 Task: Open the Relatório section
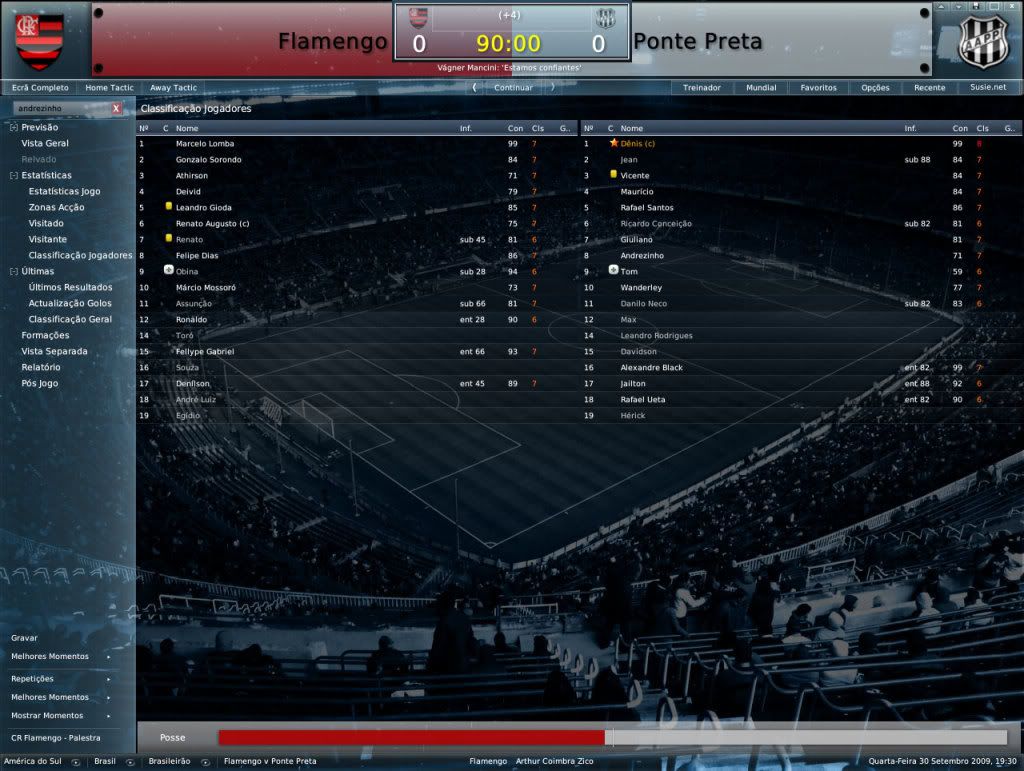tap(41, 367)
